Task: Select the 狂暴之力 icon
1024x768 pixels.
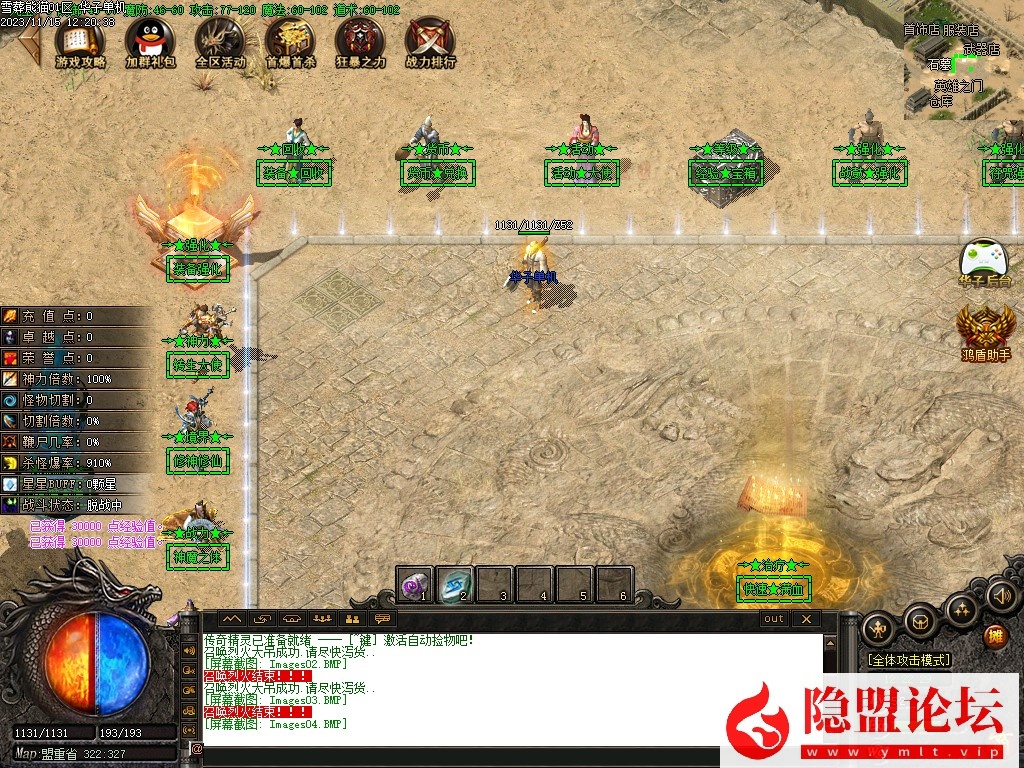Action: pos(360,39)
